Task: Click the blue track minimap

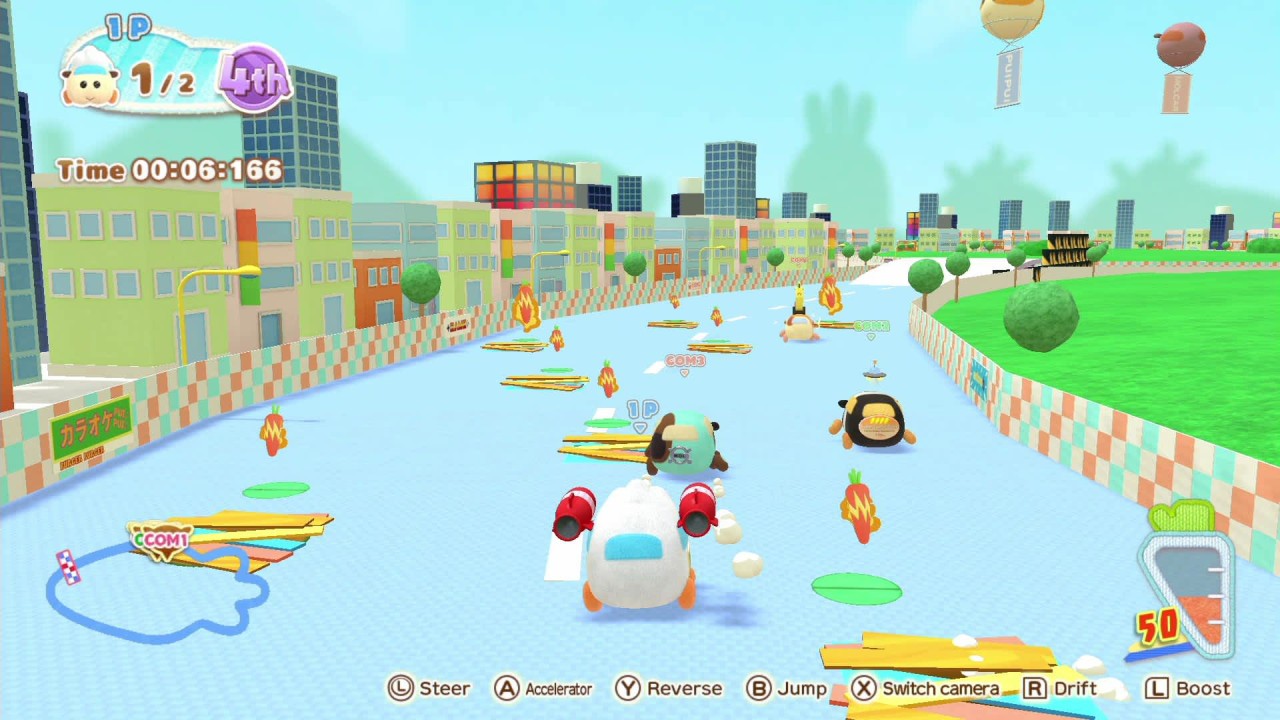Action: tap(155, 592)
